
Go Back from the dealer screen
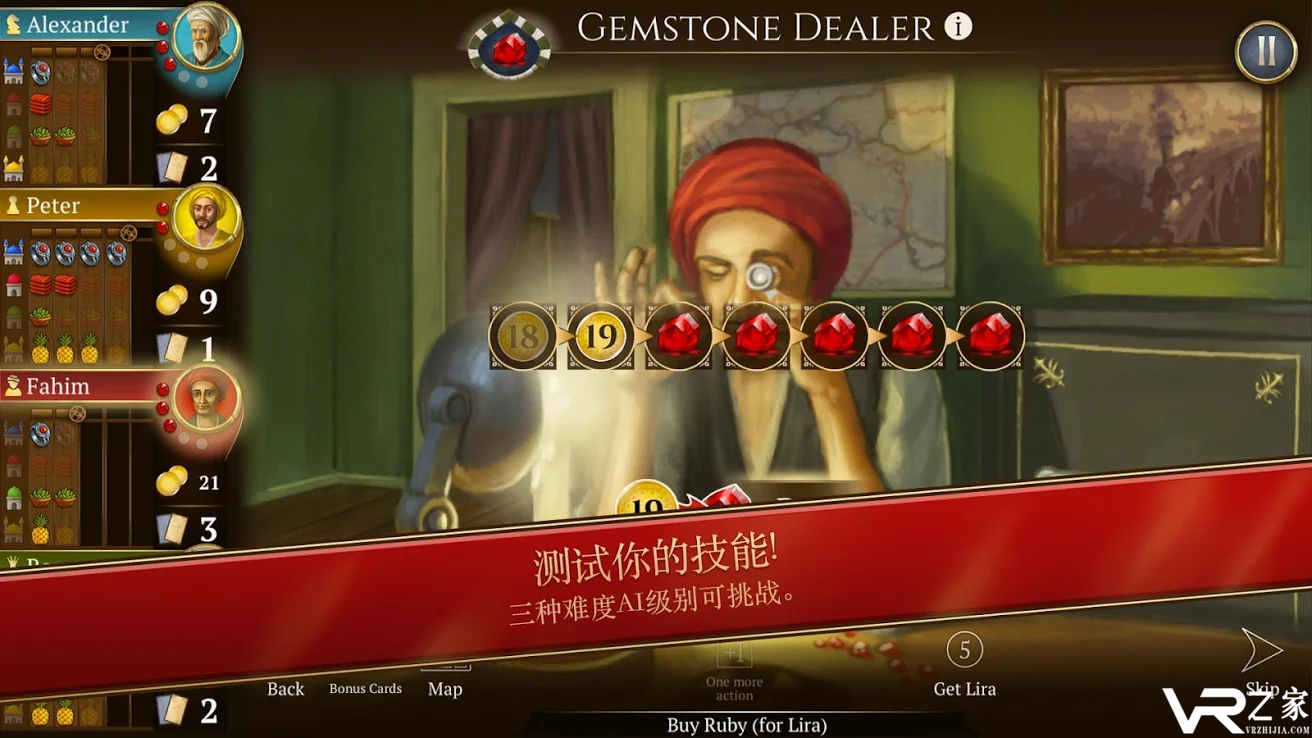(x=285, y=688)
